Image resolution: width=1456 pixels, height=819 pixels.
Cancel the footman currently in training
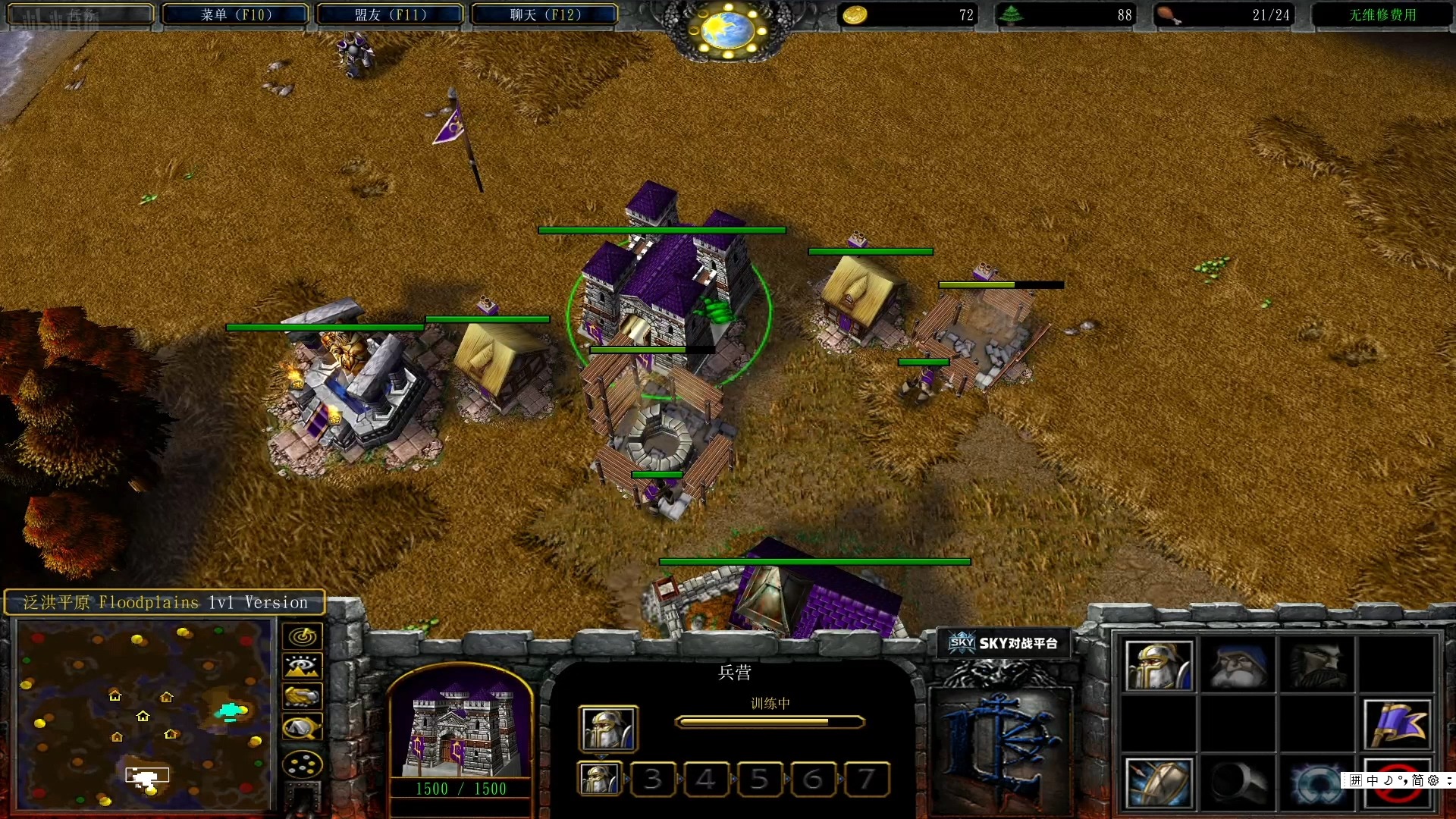(x=607, y=729)
